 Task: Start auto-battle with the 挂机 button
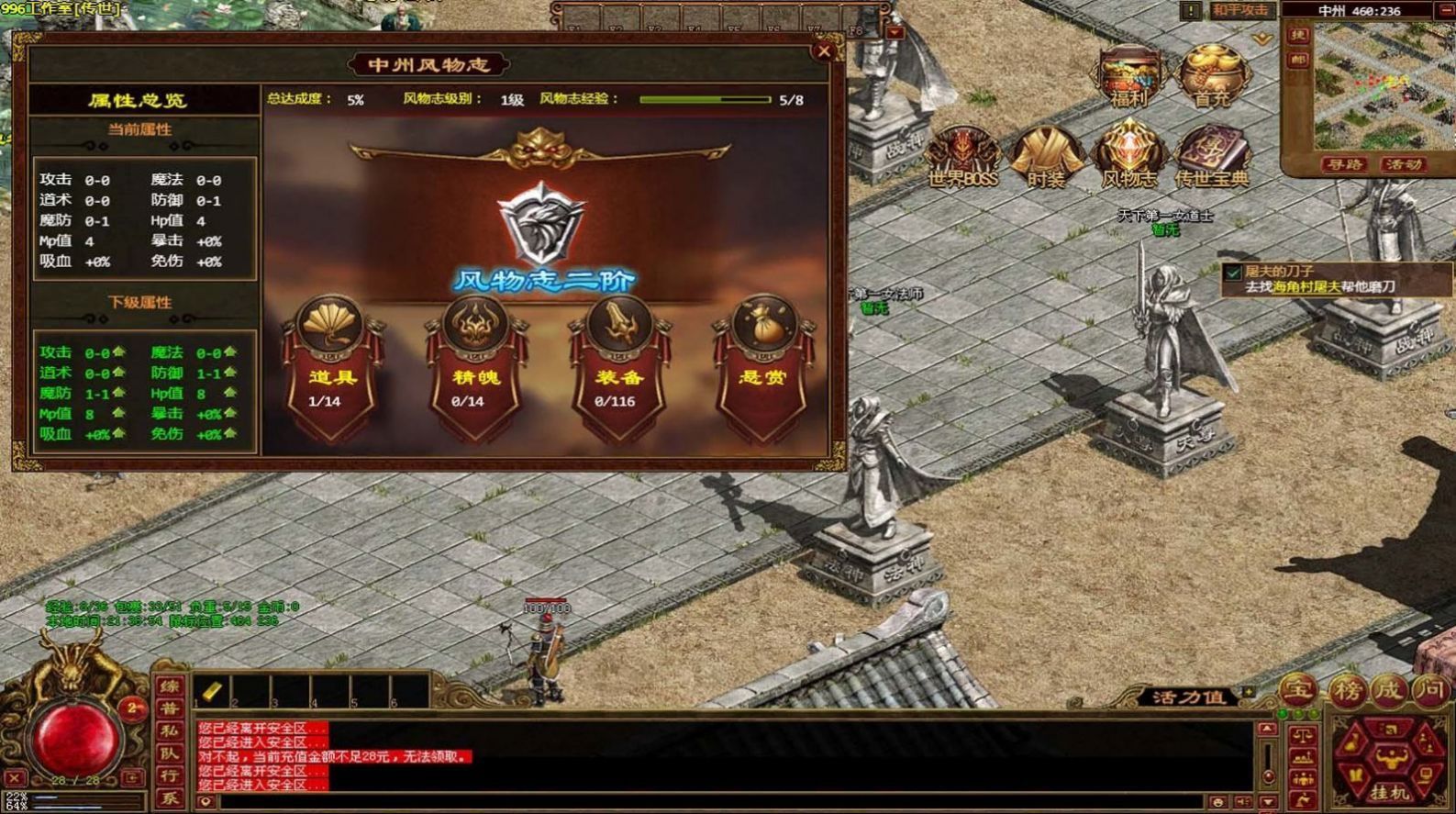click(x=1389, y=791)
